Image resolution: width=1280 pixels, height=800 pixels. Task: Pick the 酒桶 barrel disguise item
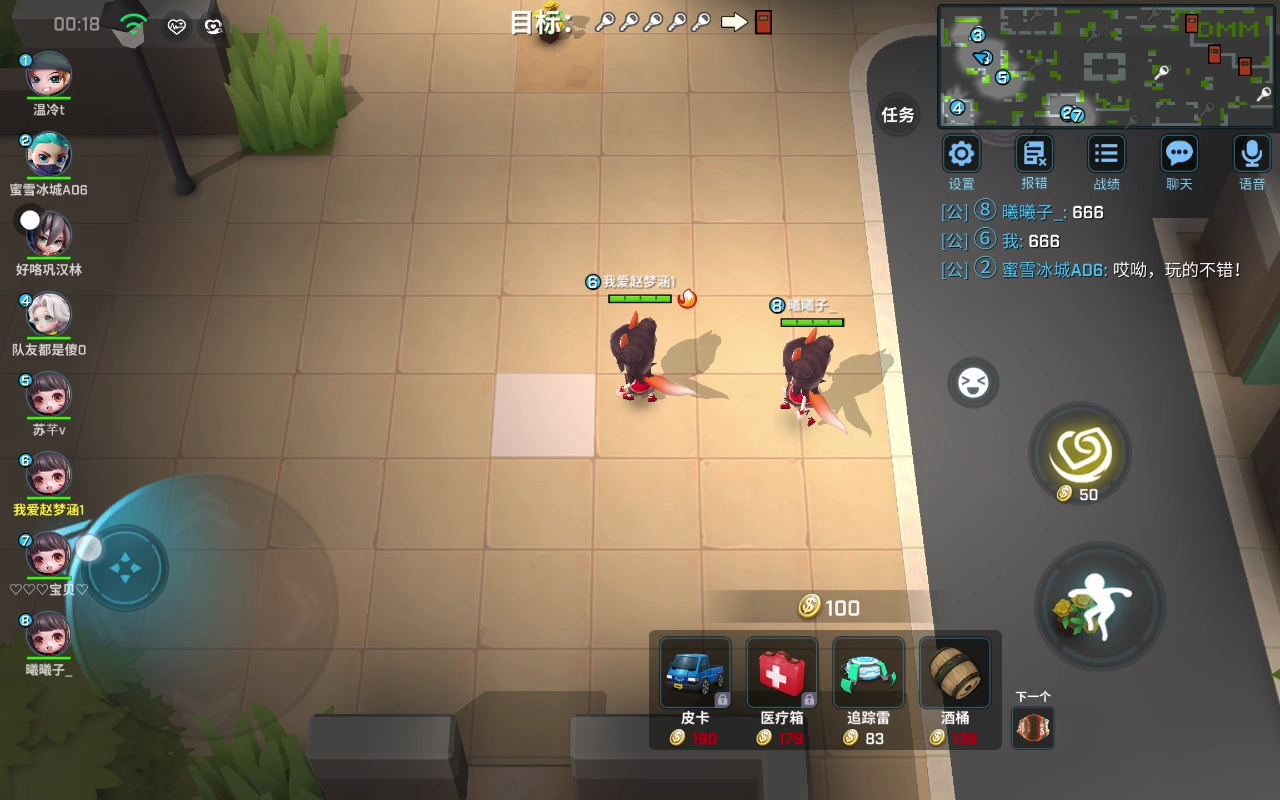click(x=954, y=674)
